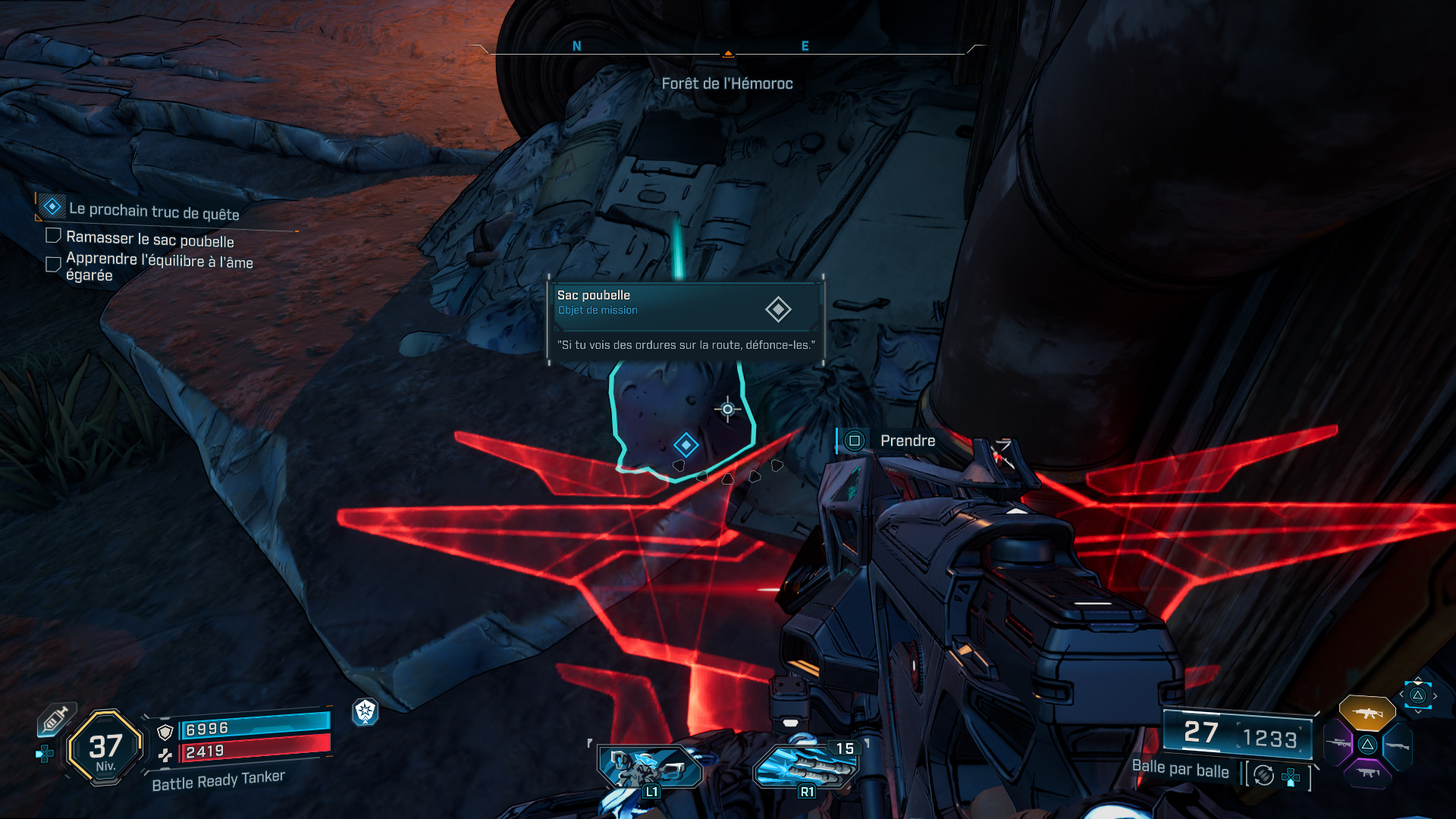Select the Sac poubelle item tooltip
The image size is (1456, 819).
pyautogui.click(x=686, y=320)
